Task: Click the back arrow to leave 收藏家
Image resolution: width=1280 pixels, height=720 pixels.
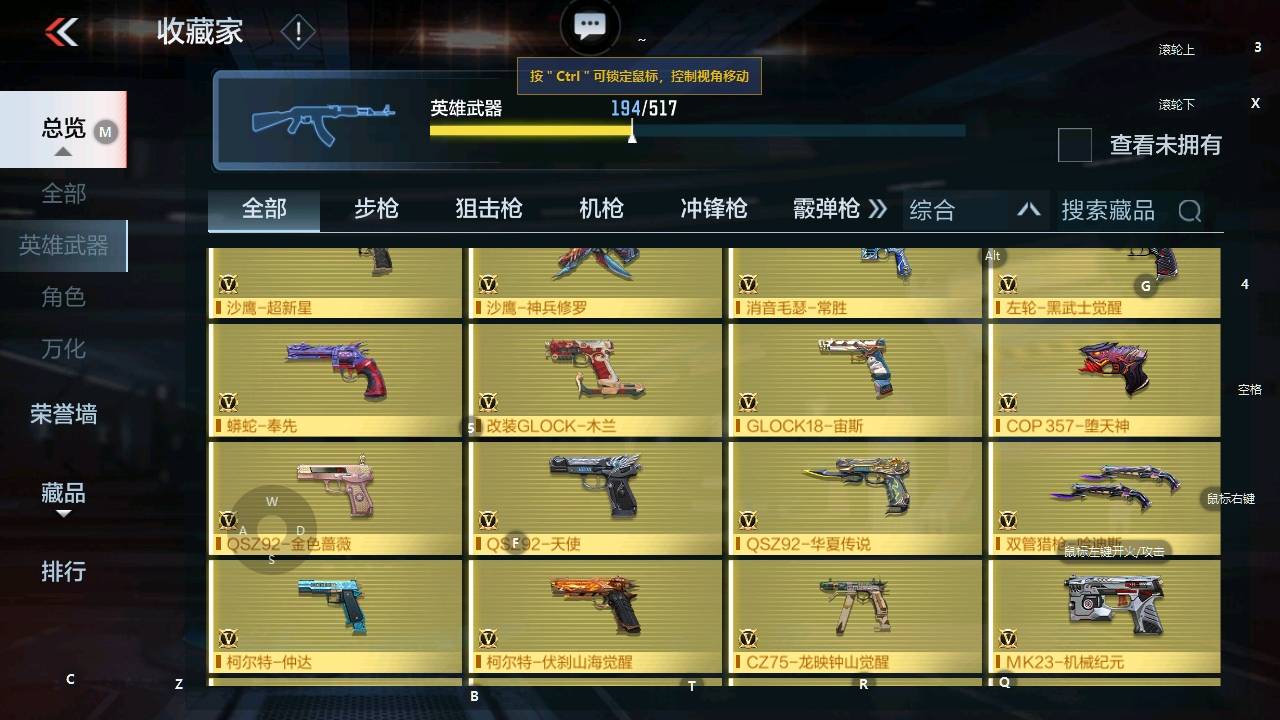Action: pyautogui.click(x=60, y=30)
